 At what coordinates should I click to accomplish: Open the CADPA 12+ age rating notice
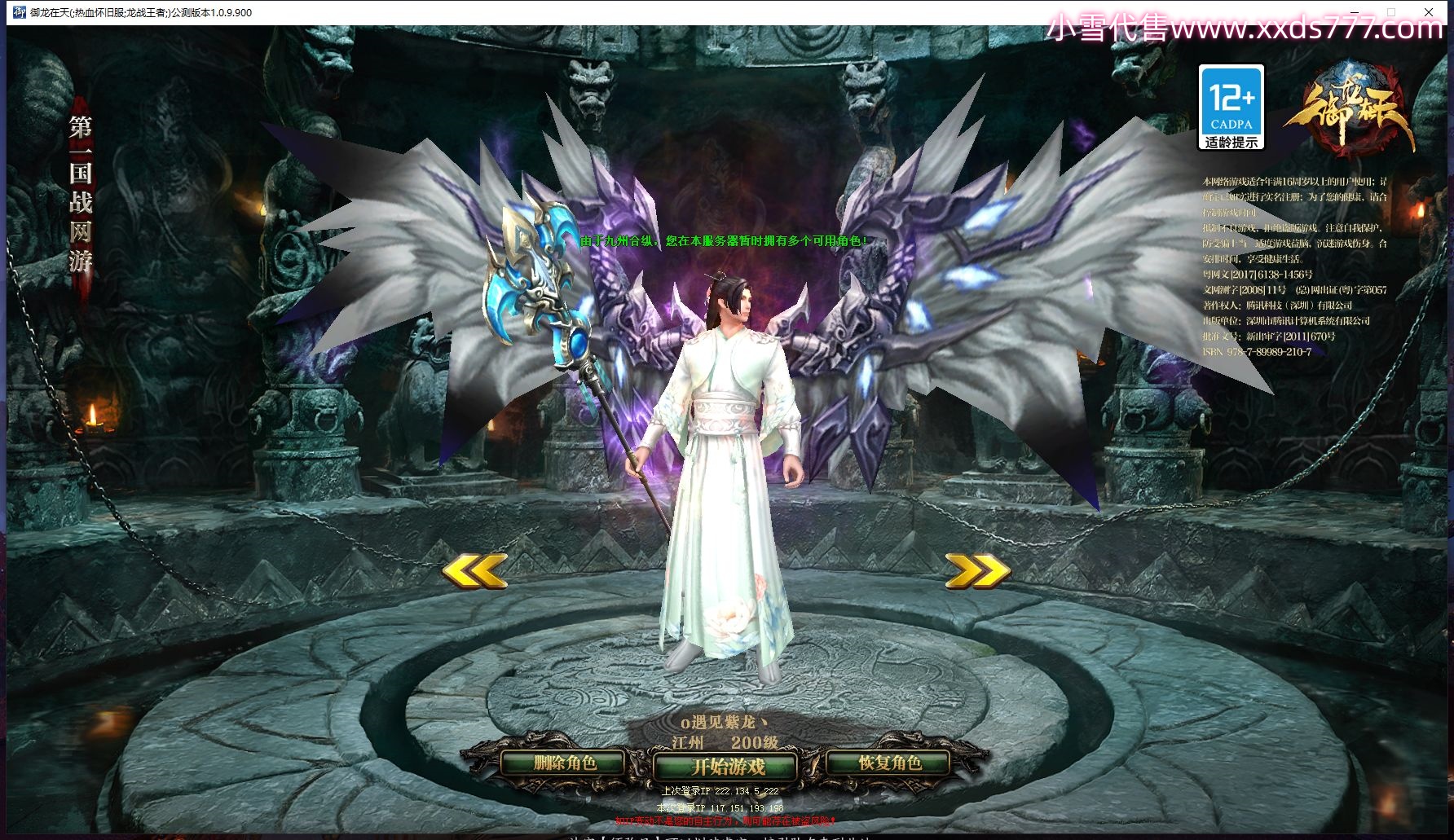(1231, 108)
